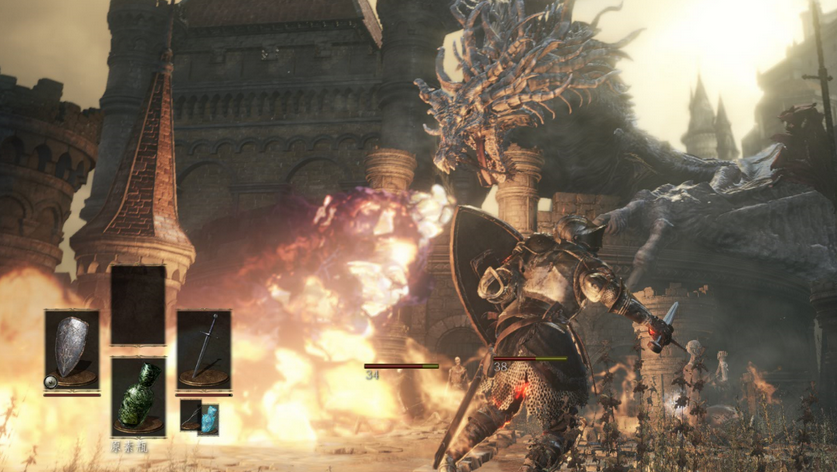Select the longsword weapon slot

(x=204, y=349)
